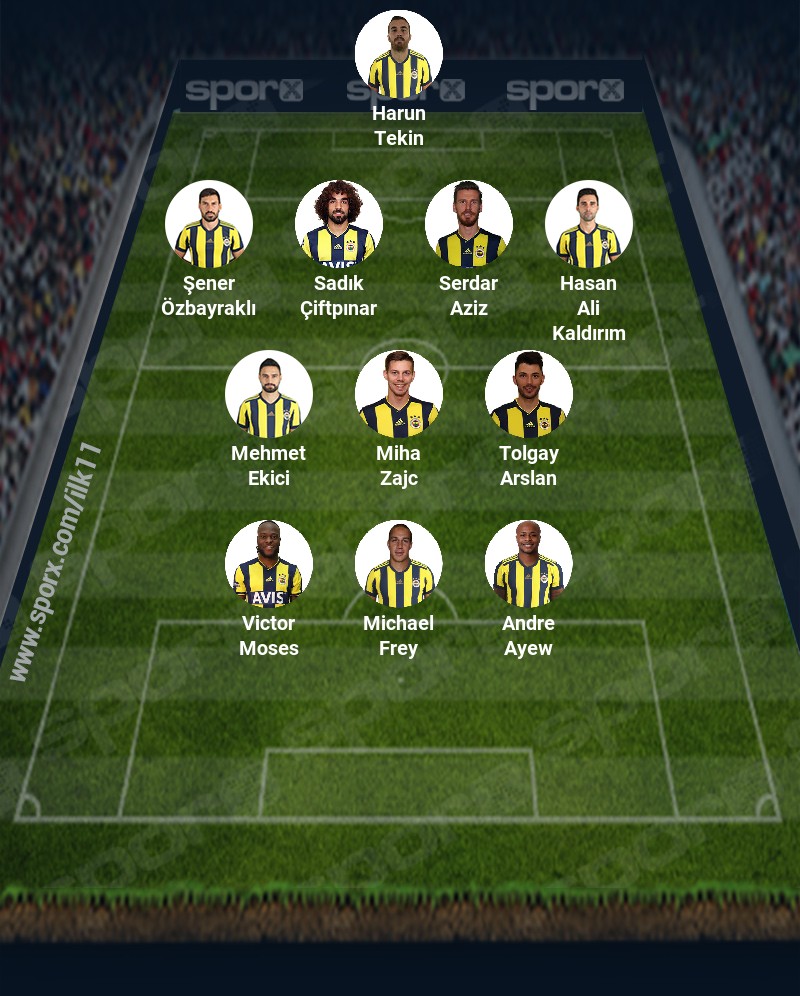The height and width of the screenshot is (996, 800).
Task: Pick Sadık Çiftpınar's player portrait
Action: tap(339, 224)
